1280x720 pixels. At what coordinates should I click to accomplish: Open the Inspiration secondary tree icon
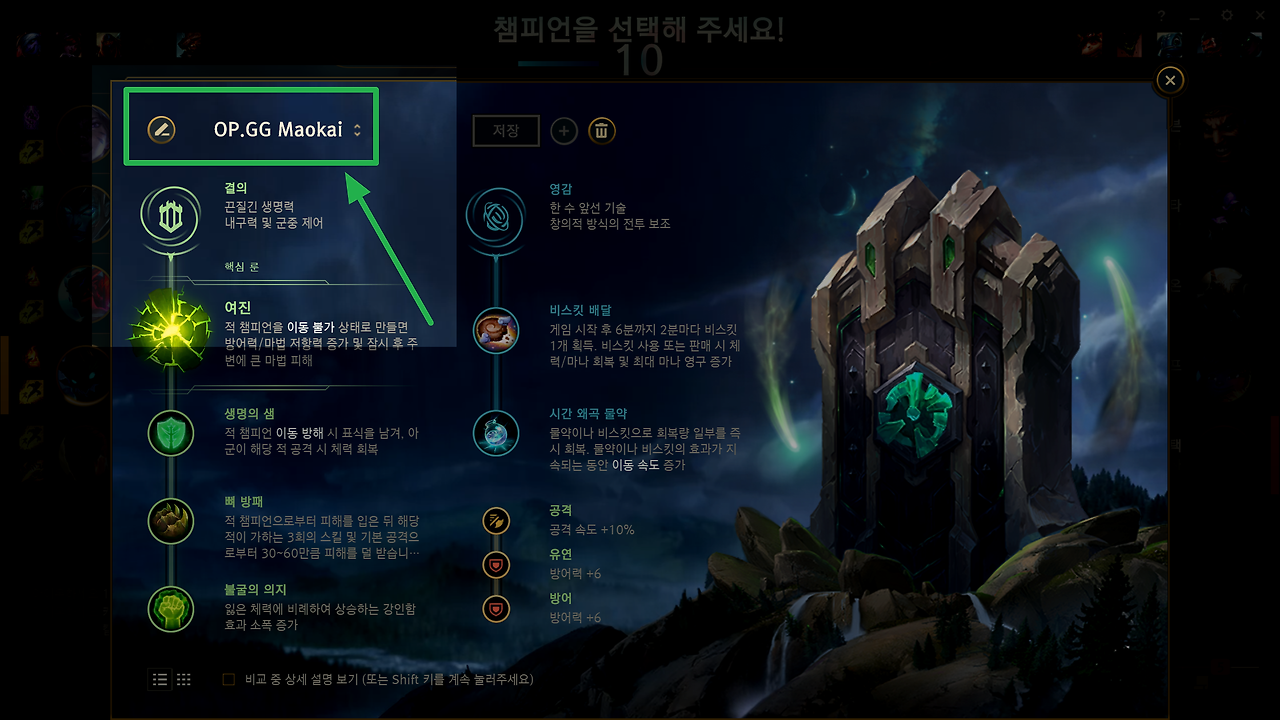pos(496,218)
